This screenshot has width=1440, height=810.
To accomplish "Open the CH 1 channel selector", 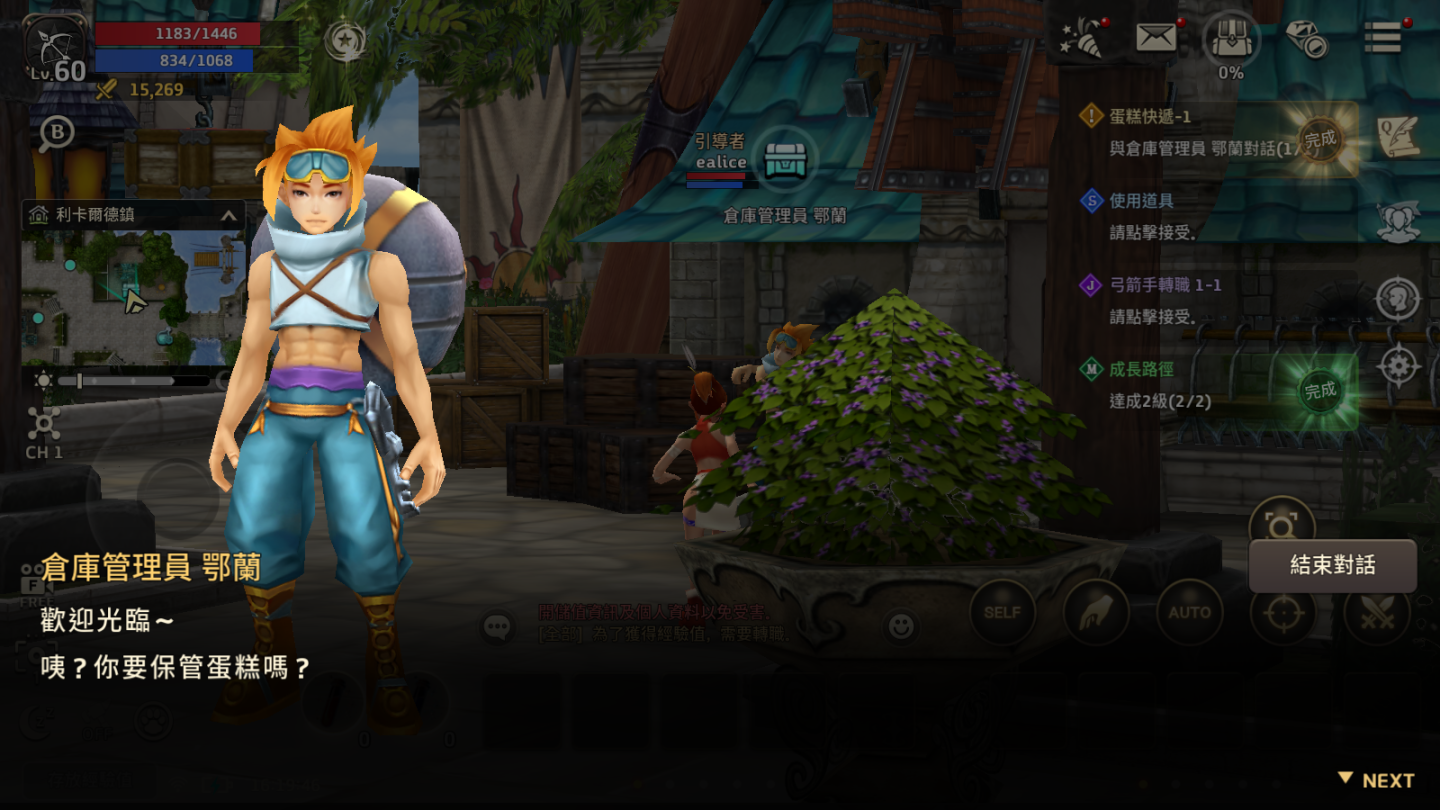I will pos(44,431).
